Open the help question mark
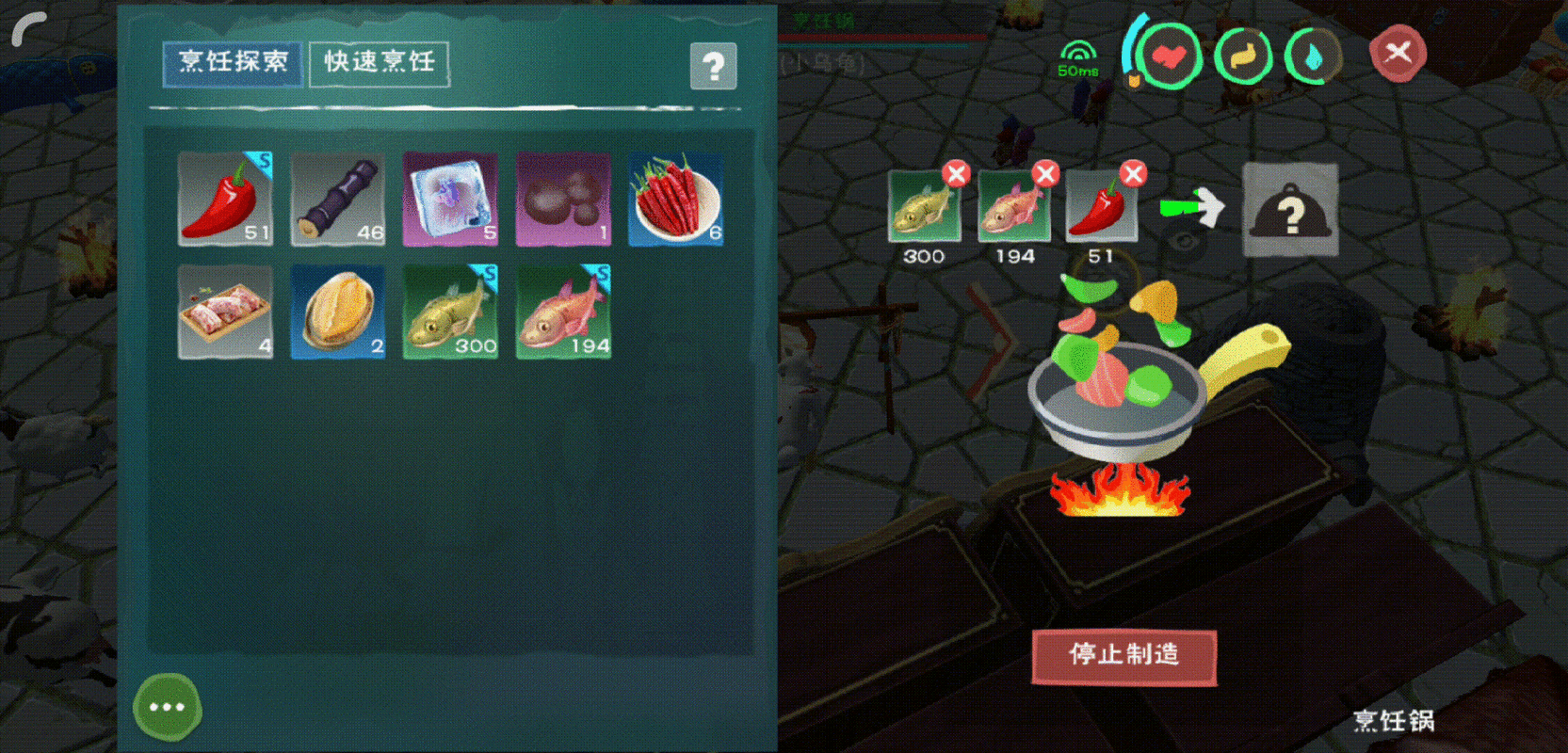Screen dimensions: 1568x753 716,64
